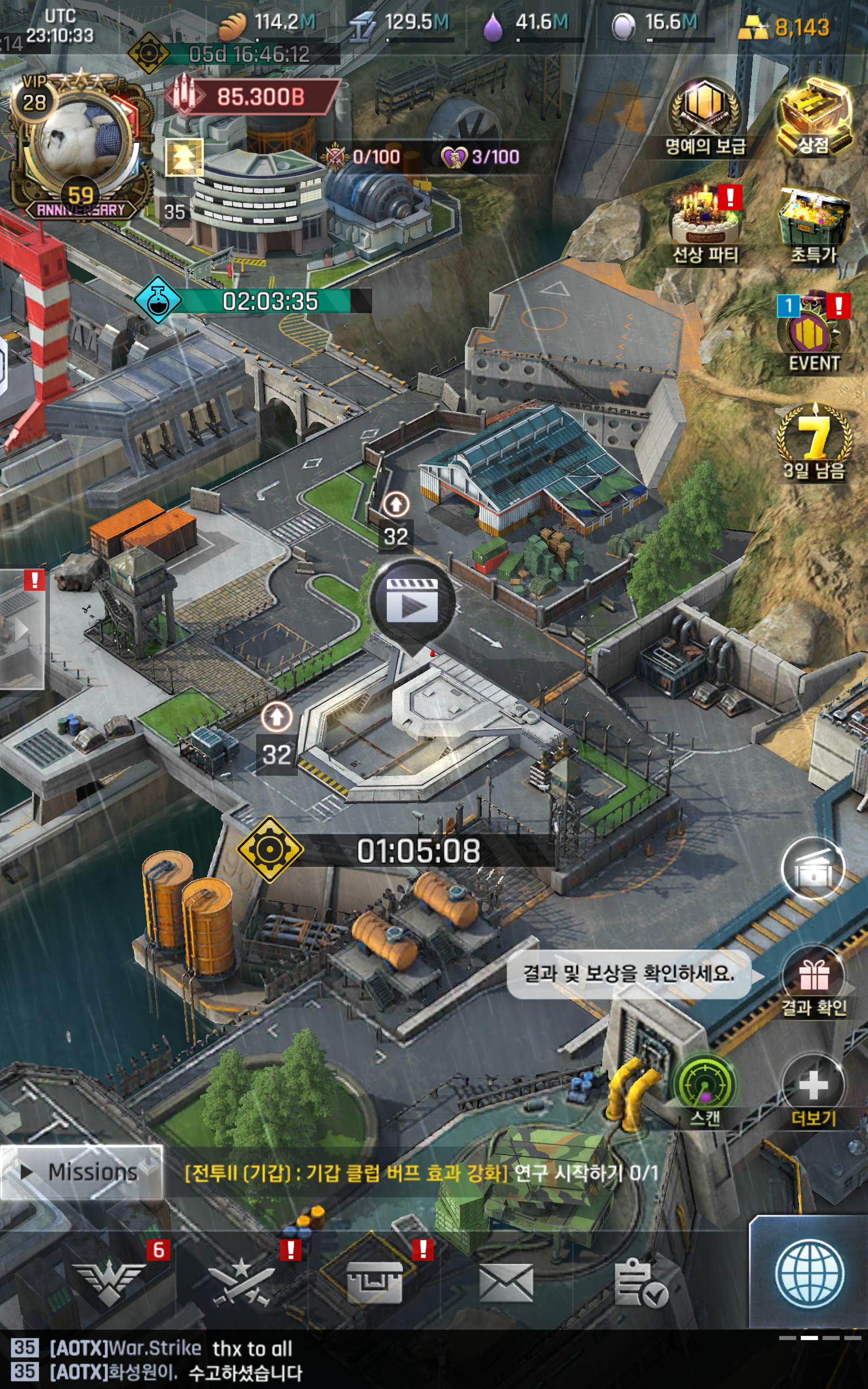Go to the world map globe
This screenshot has height=1389, width=868.
pos(809,1274)
